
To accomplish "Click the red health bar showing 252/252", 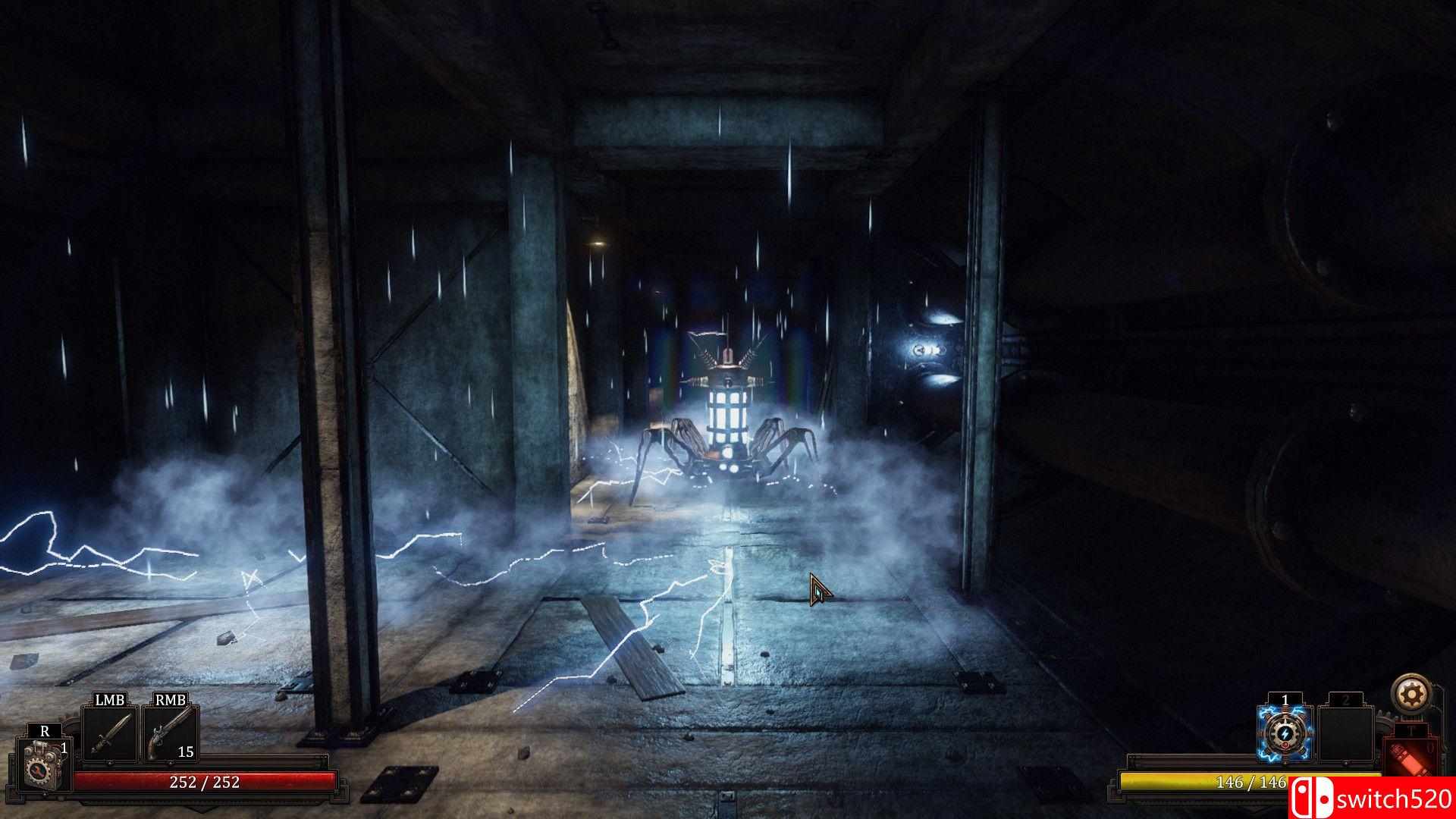I will point(203,781).
